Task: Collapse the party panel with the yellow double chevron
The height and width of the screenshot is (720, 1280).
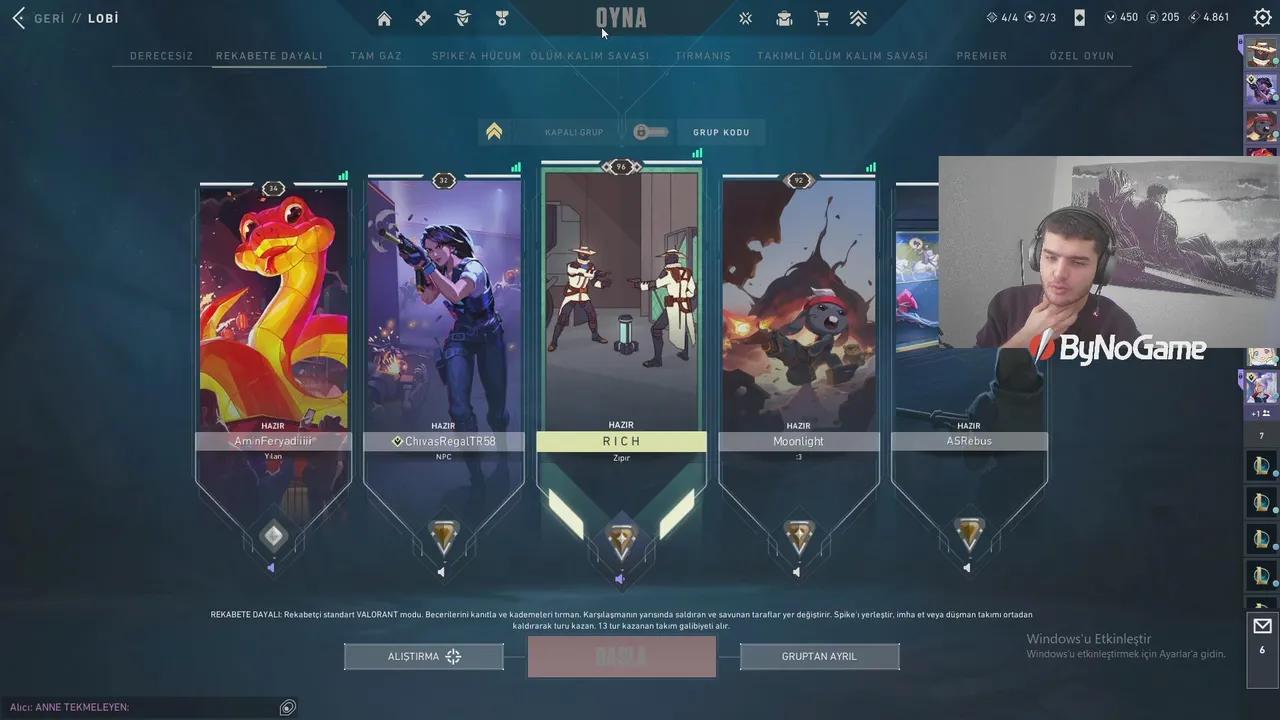Action: (x=494, y=131)
